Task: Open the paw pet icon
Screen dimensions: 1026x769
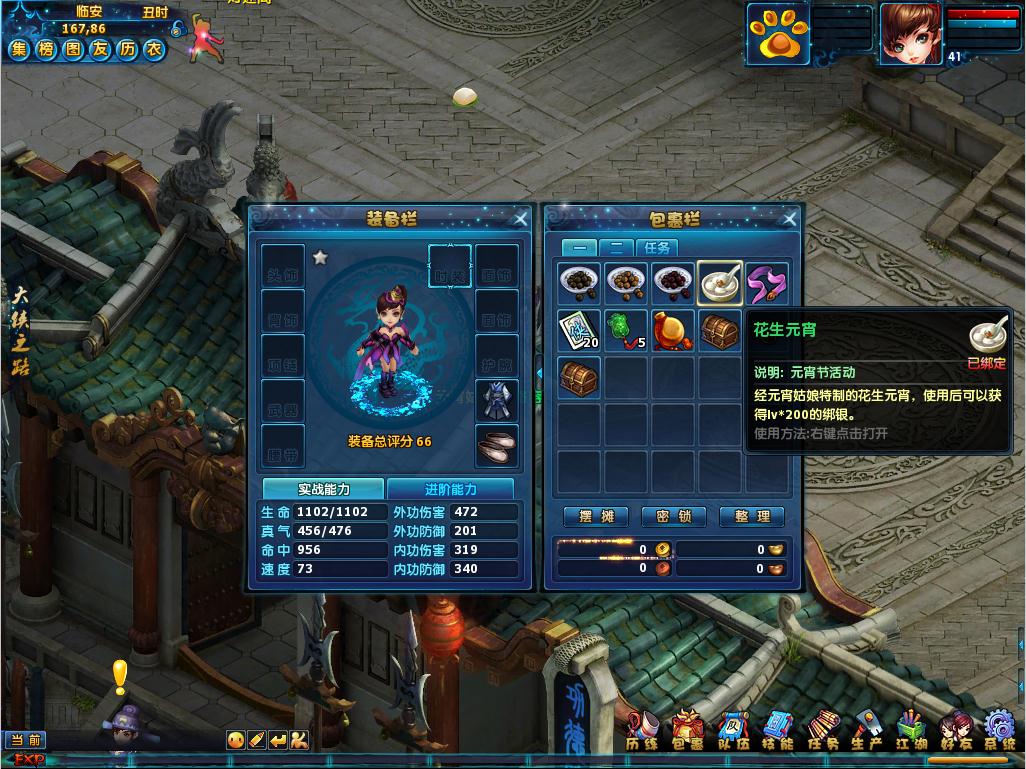Action: tap(777, 35)
